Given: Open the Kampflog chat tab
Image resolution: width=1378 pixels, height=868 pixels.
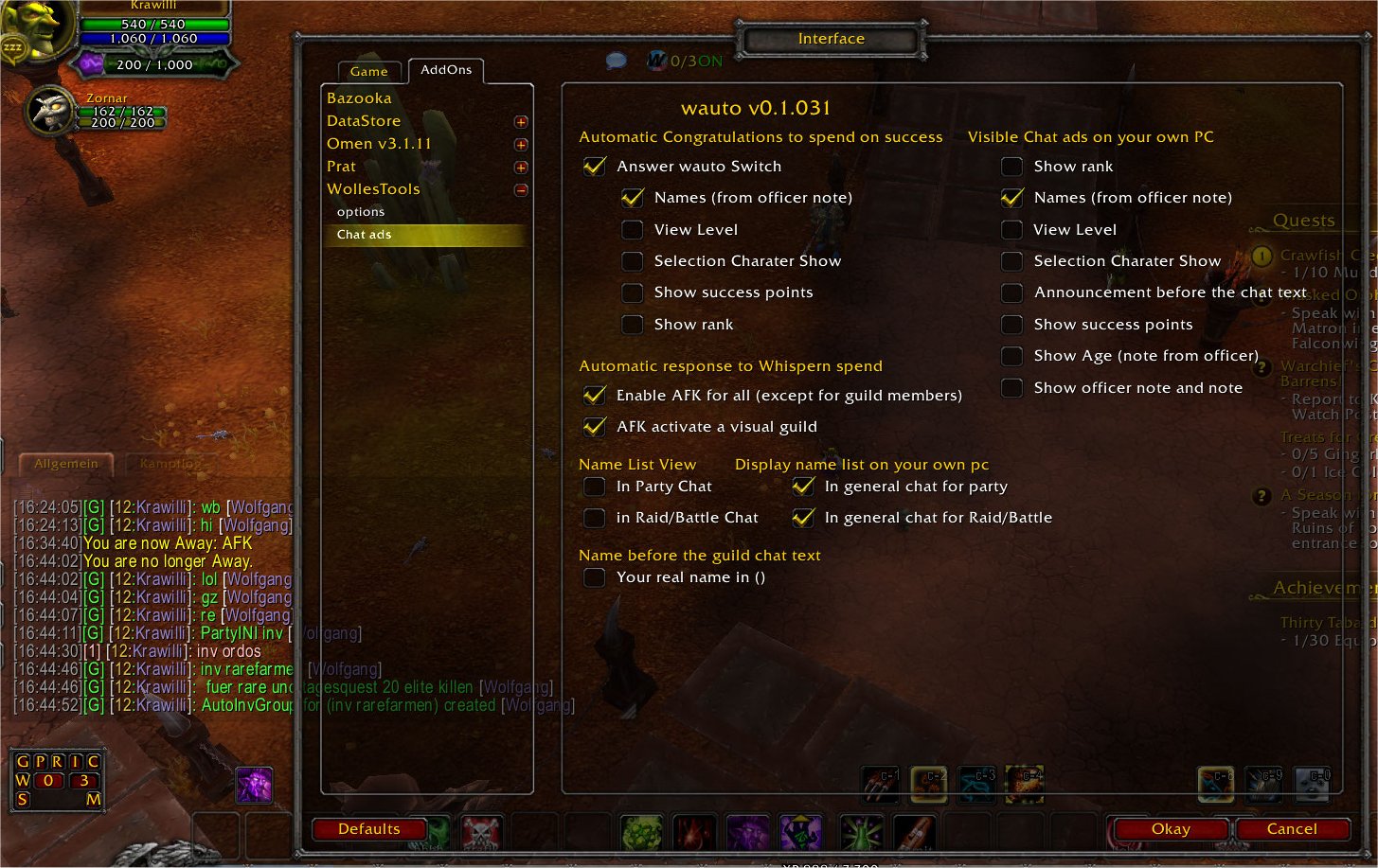Looking at the screenshot, I should (x=169, y=463).
